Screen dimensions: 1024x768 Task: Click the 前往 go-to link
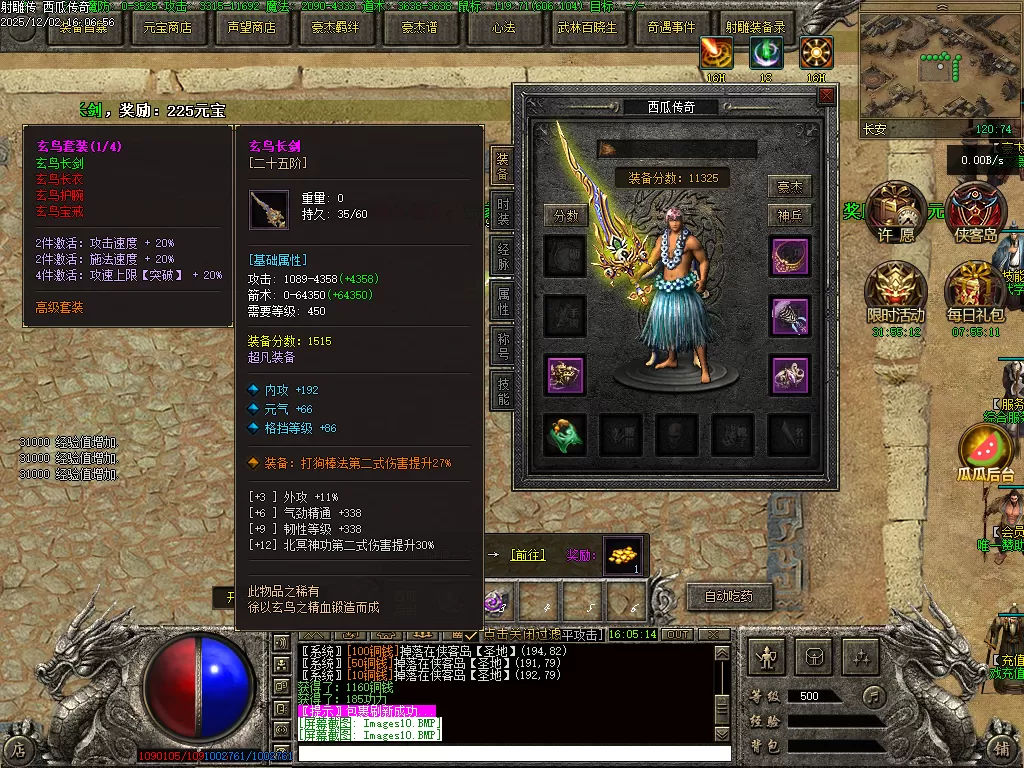(528, 555)
